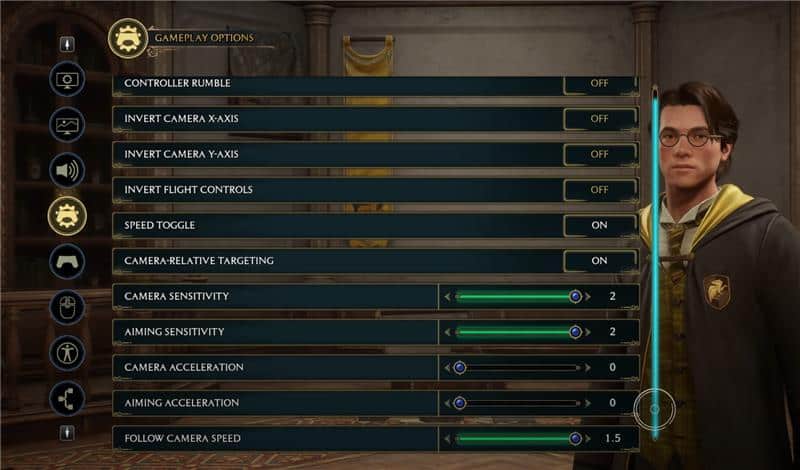This screenshot has height=470, width=800.
Task: Click the Aiming Sensitivity slider handle
Action: [575, 332]
